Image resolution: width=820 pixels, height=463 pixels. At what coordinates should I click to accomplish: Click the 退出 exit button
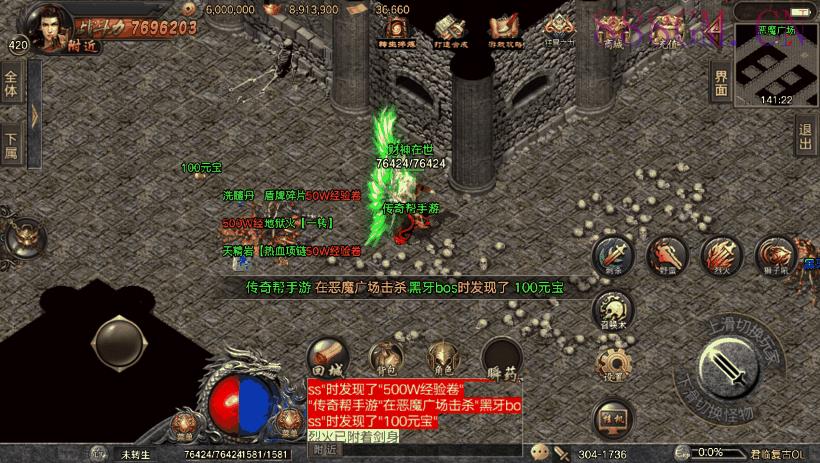[x=805, y=136]
